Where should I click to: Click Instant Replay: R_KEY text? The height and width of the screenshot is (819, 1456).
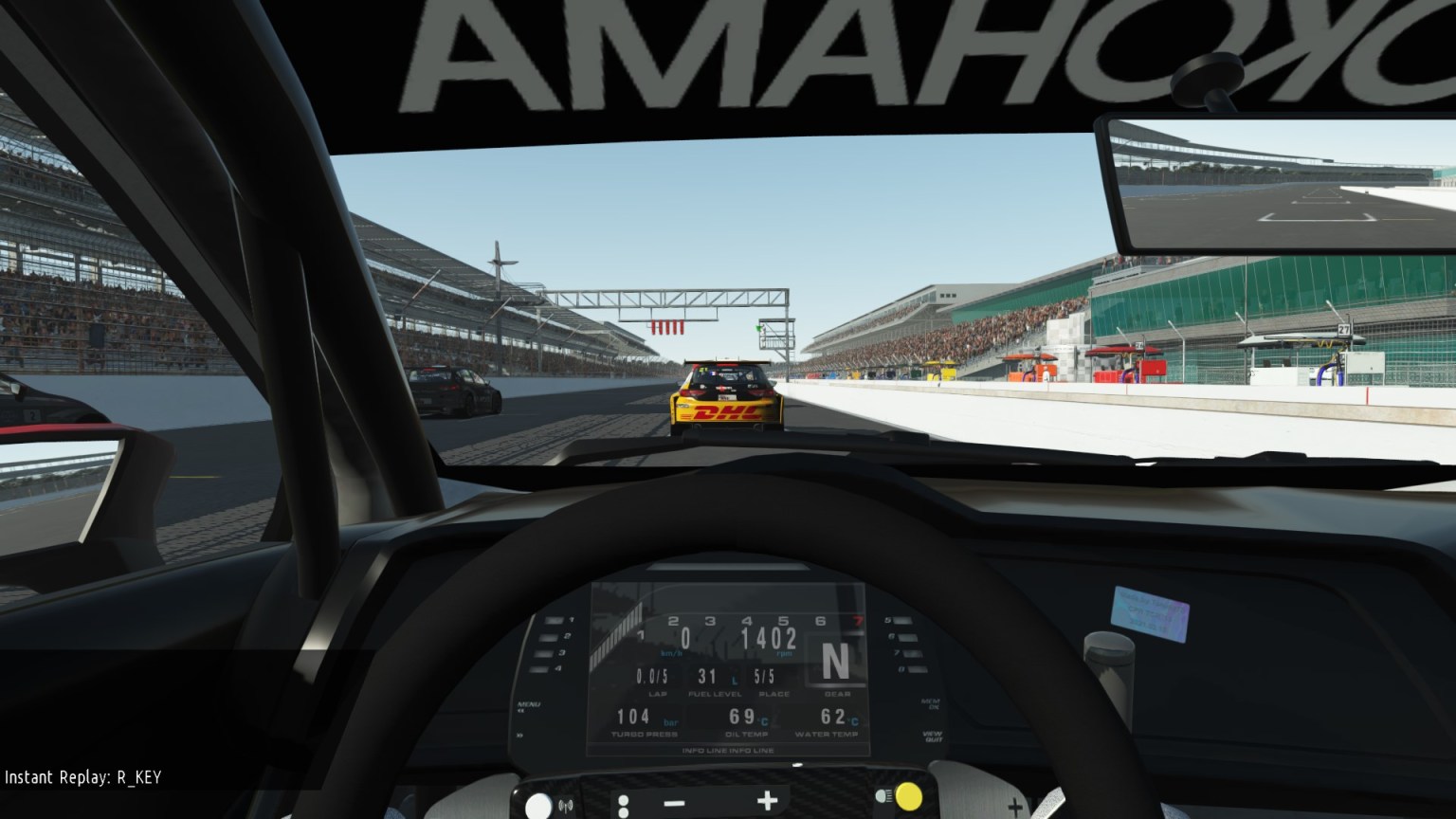(x=81, y=777)
